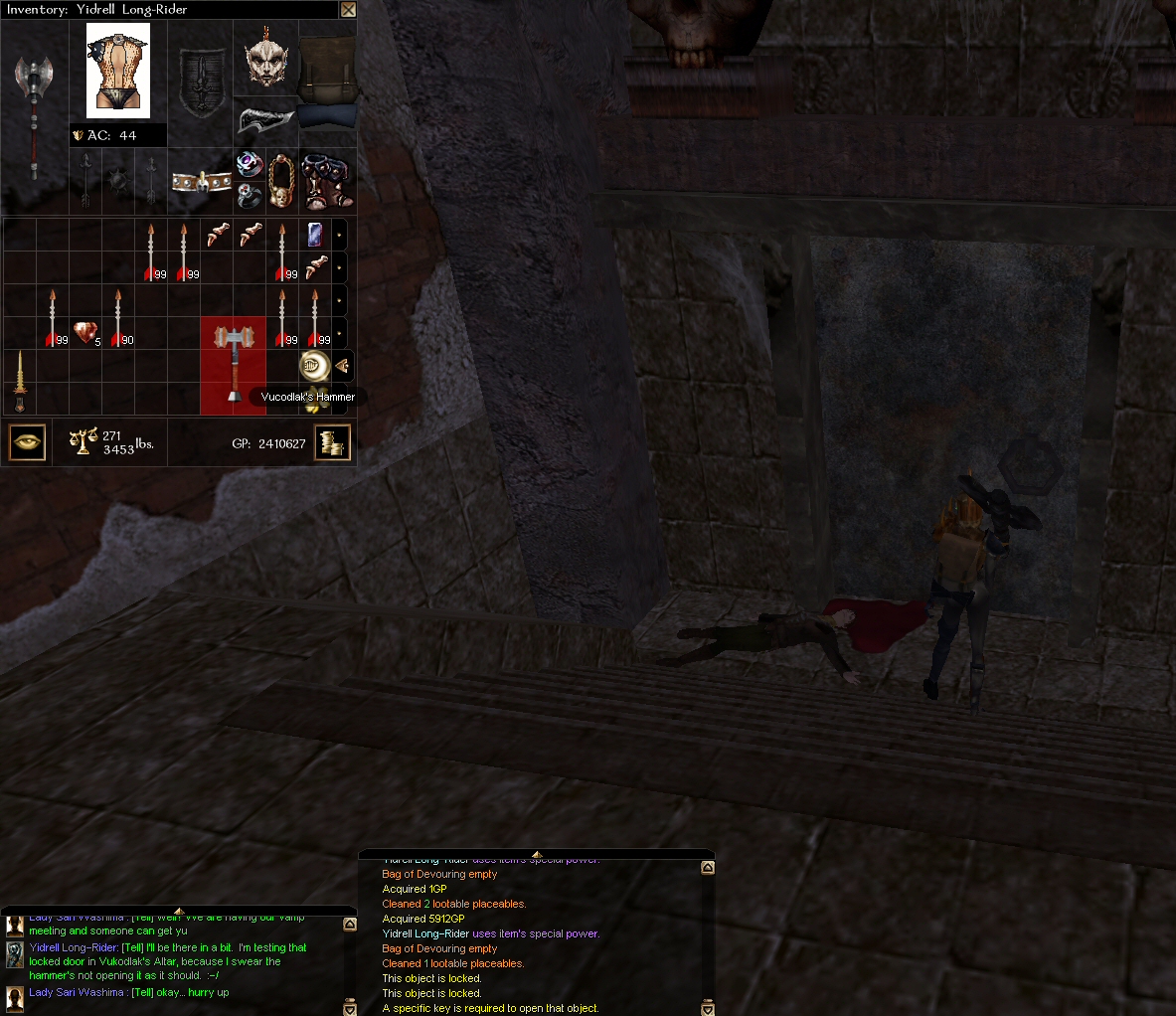The width and height of the screenshot is (1176, 1016).
Task: Select the red gem stack of 5
Action: pyautogui.click(x=85, y=333)
